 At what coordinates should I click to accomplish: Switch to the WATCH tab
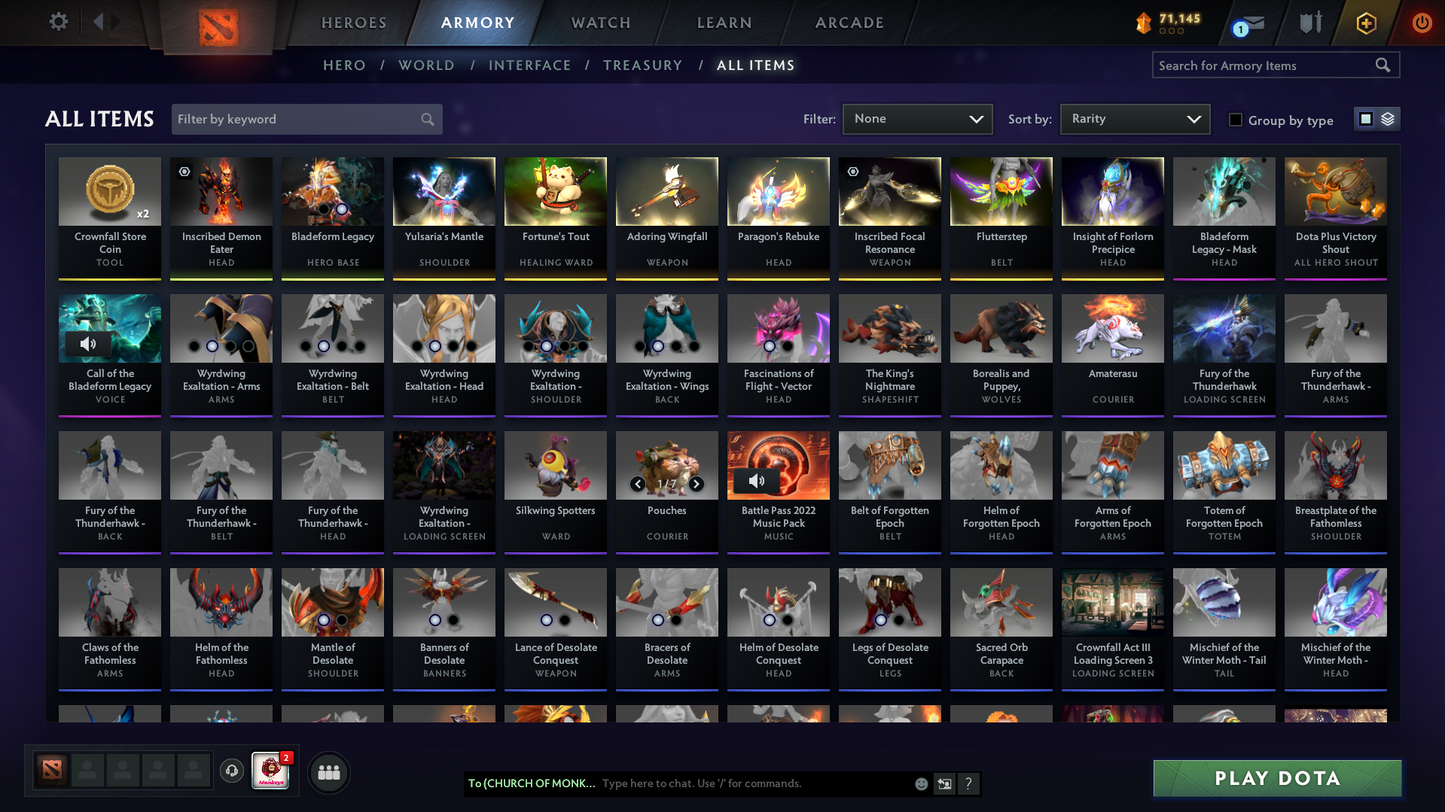[x=600, y=22]
